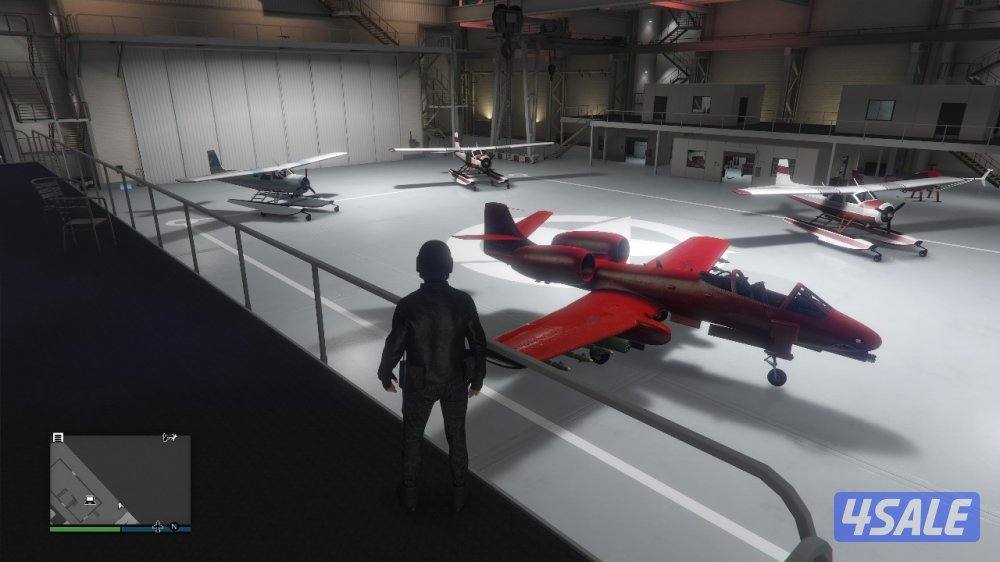This screenshot has height=562, width=1000.
Task: Select the striped locker icon on the minimap
Action: [58, 437]
